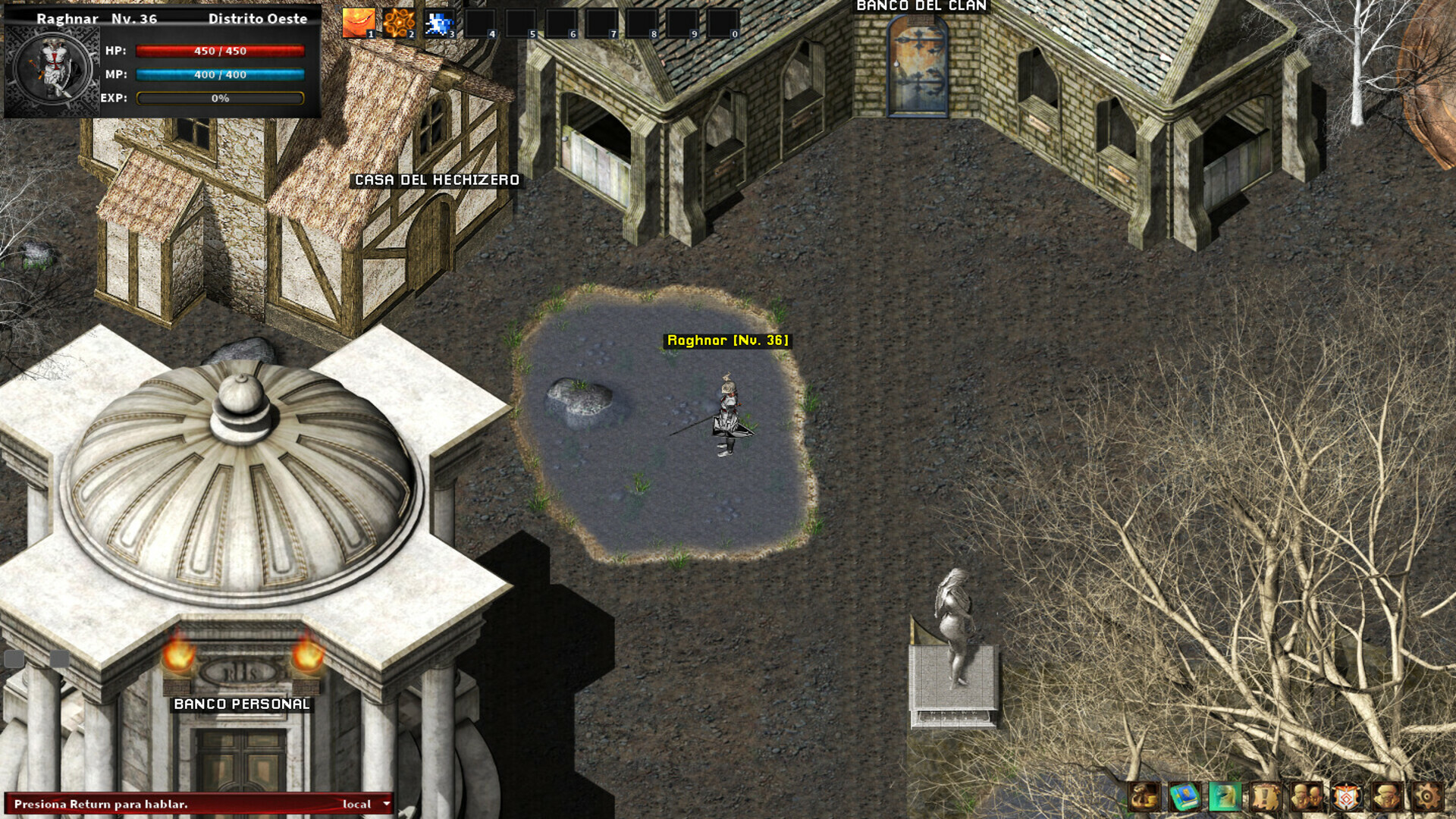Activate the blue sprint skill in slot 3
1456x819 pixels.
point(438,19)
